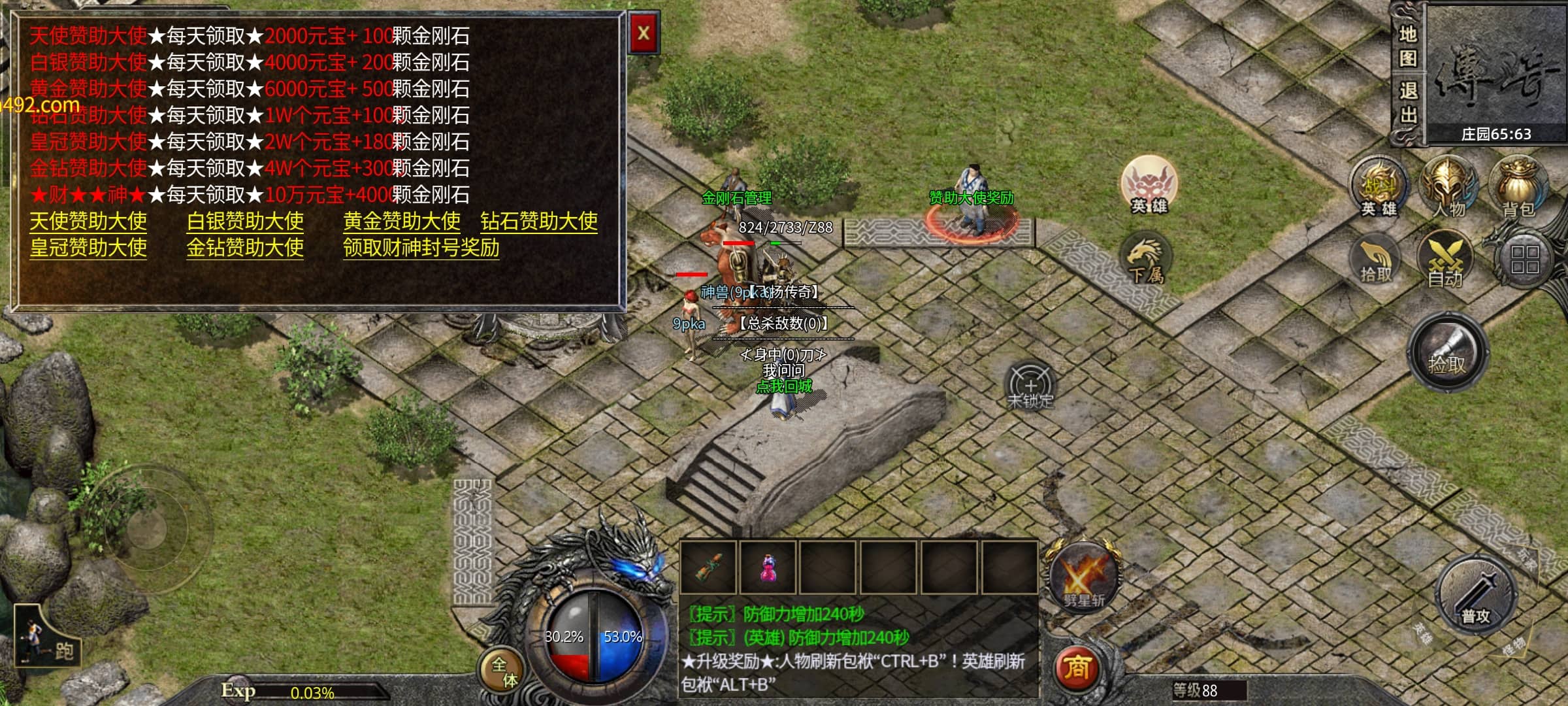Screen dimensions: 1568x706
Task: Open the 商 shop button
Action: (x=1077, y=668)
